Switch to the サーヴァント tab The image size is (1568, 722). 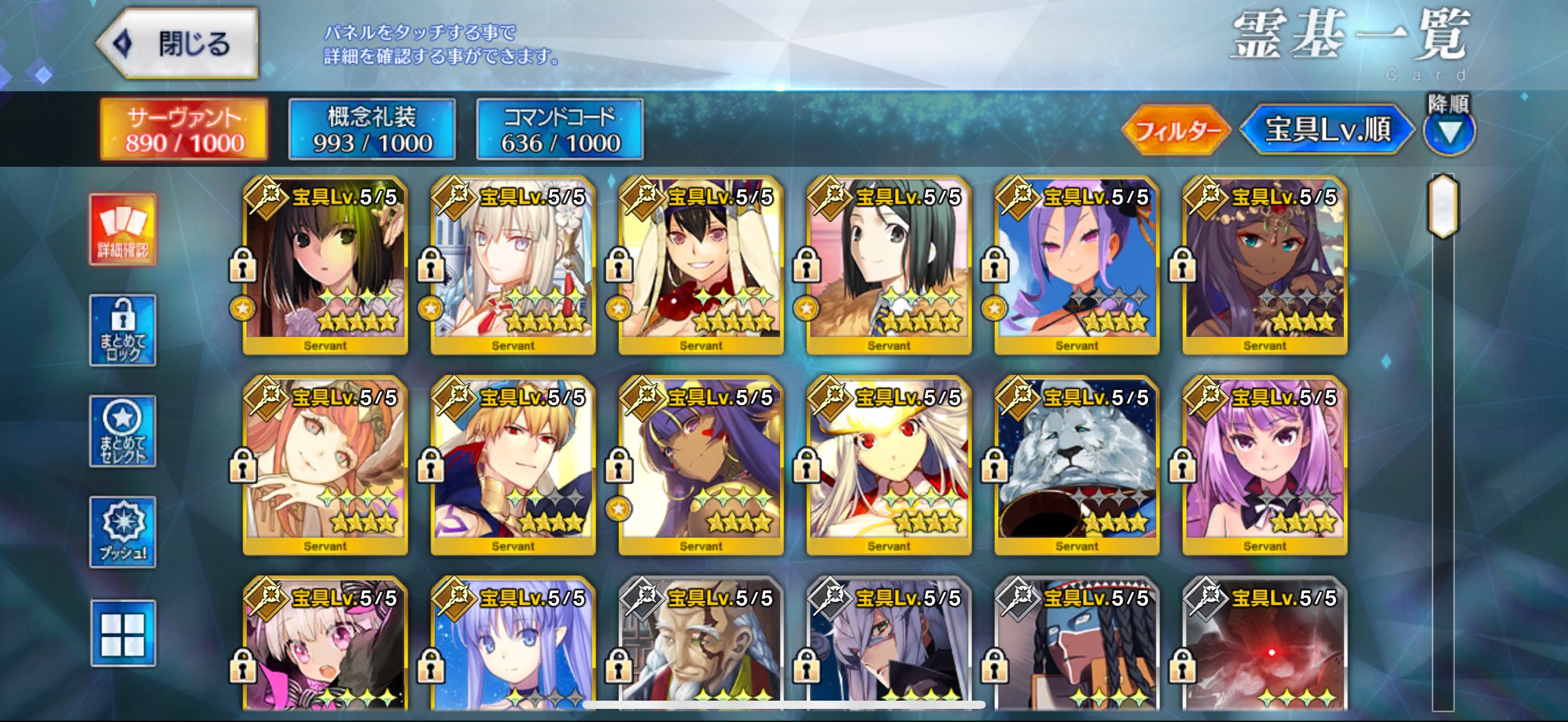pyautogui.click(x=184, y=130)
